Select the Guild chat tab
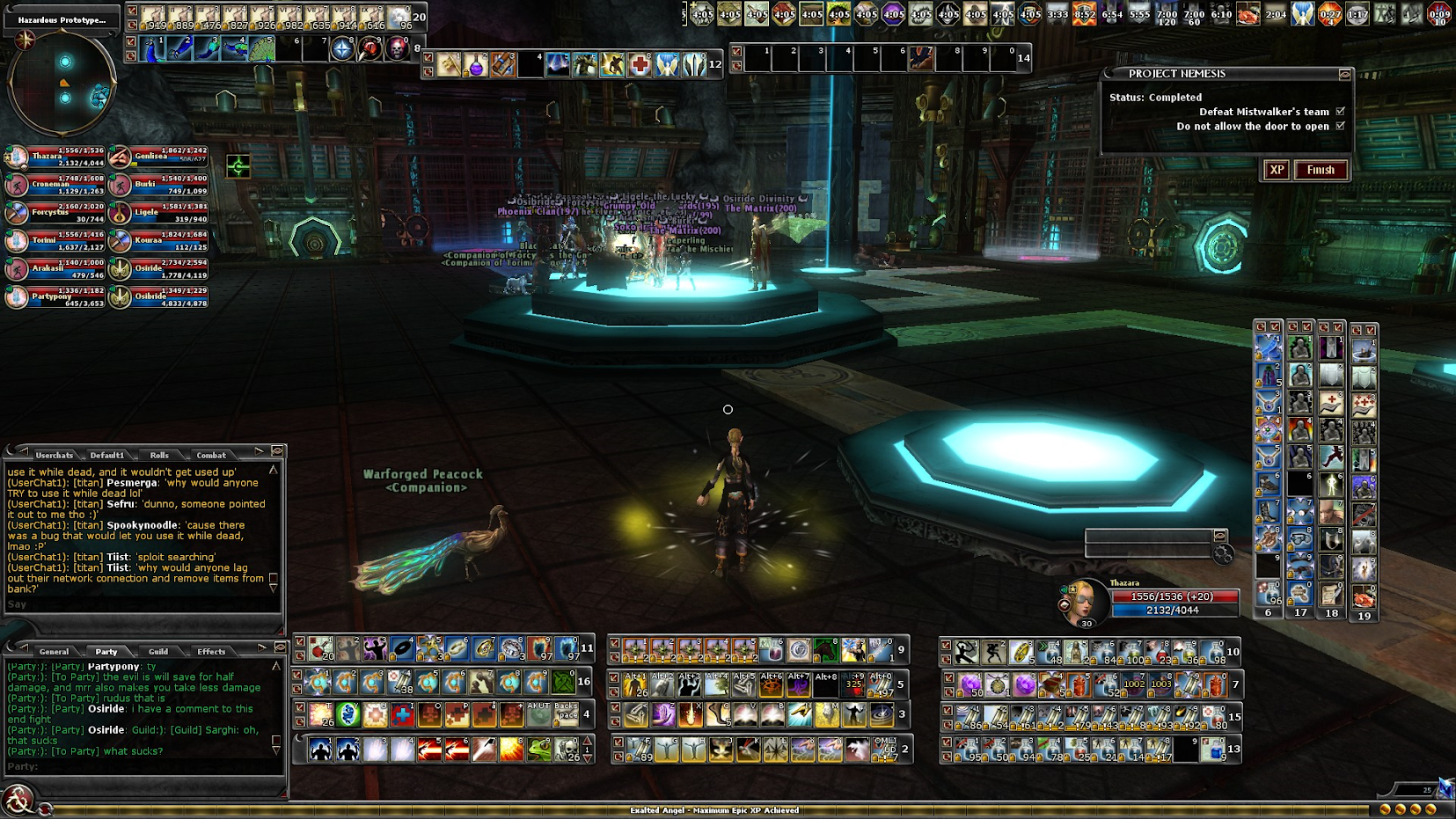This screenshot has height=819, width=1456. click(158, 651)
